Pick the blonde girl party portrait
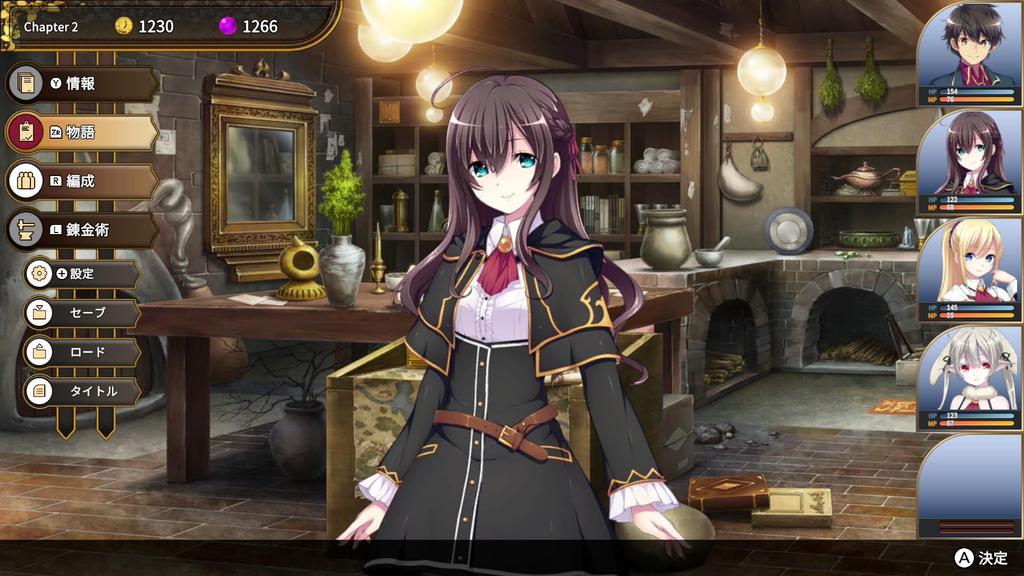Image resolution: width=1024 pixels, height=576 pixels. [969, 268]
